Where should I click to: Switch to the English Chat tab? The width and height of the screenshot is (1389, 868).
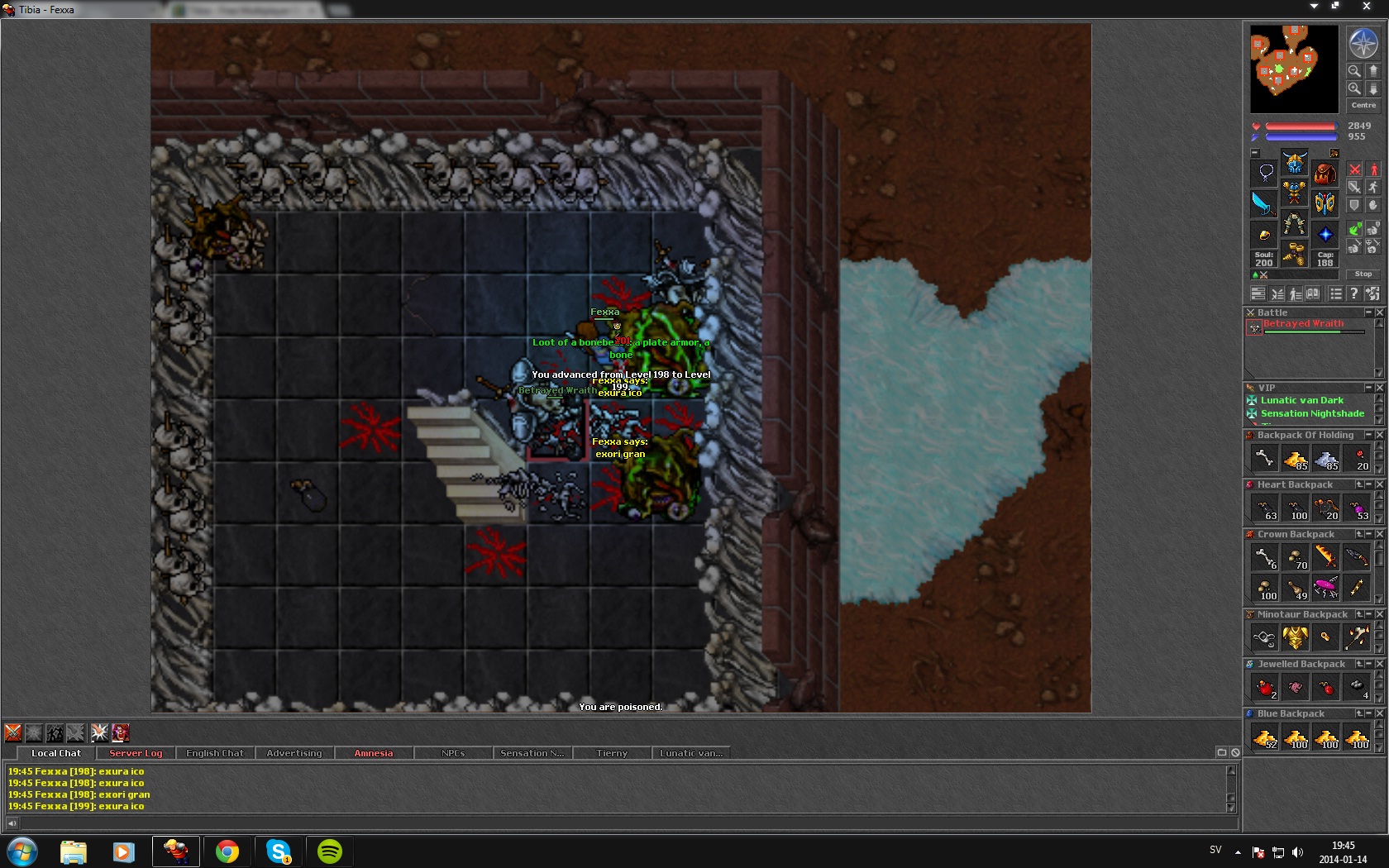click(x=215, y=753)
